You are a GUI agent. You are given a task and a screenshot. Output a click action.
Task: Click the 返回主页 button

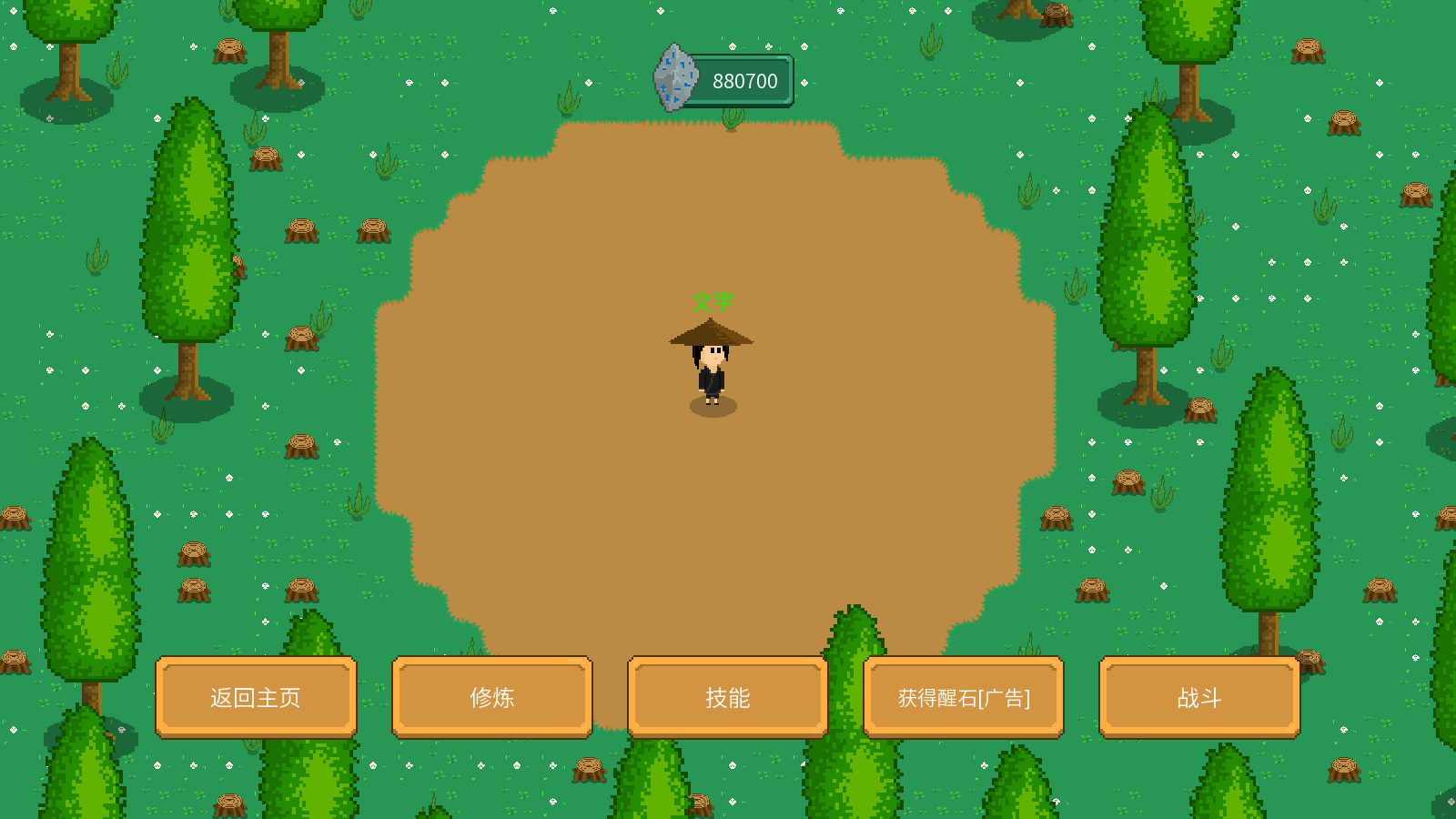pyautogui.click(x=256, y=697)
